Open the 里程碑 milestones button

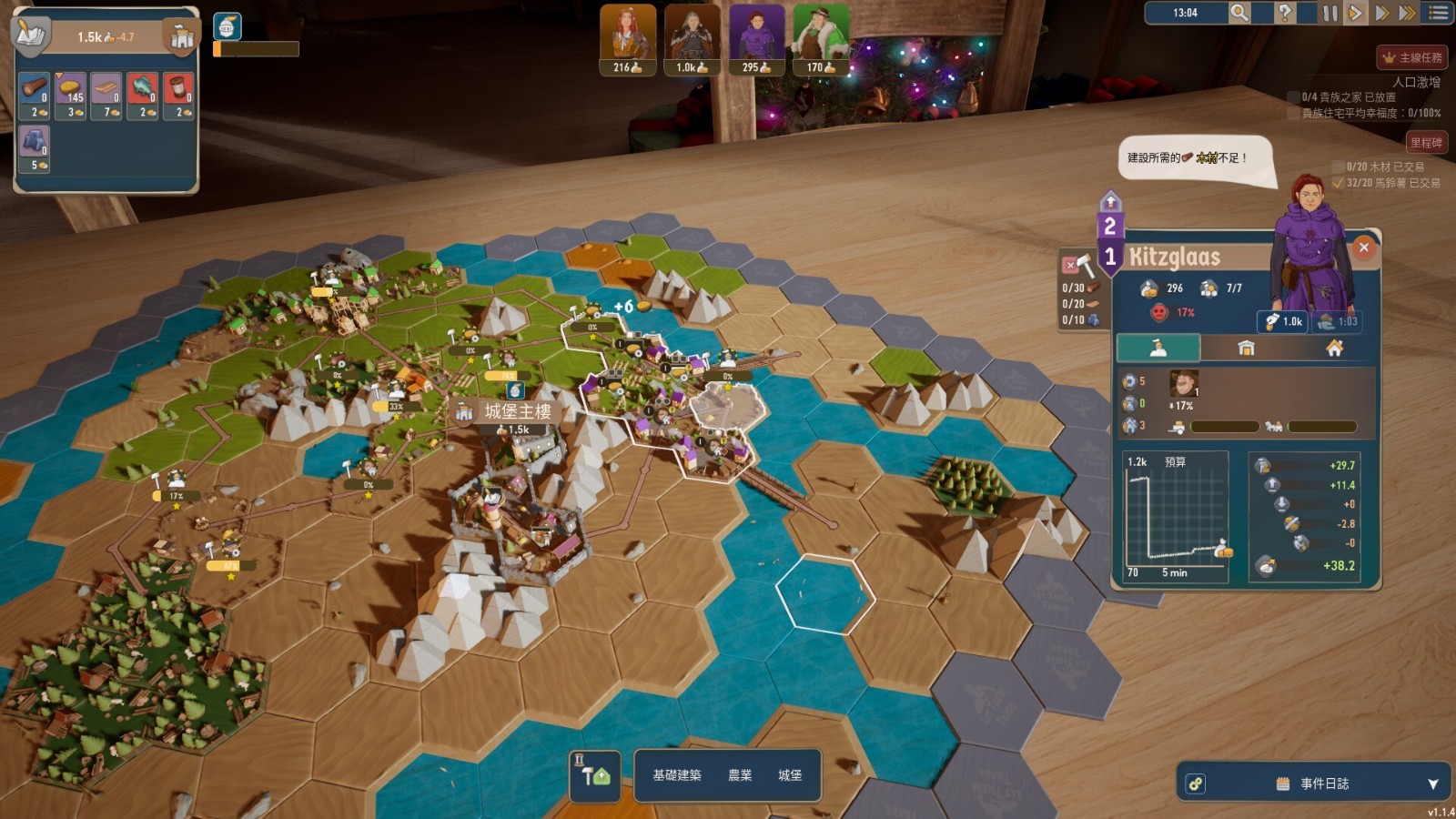[x=1425, y=142]
